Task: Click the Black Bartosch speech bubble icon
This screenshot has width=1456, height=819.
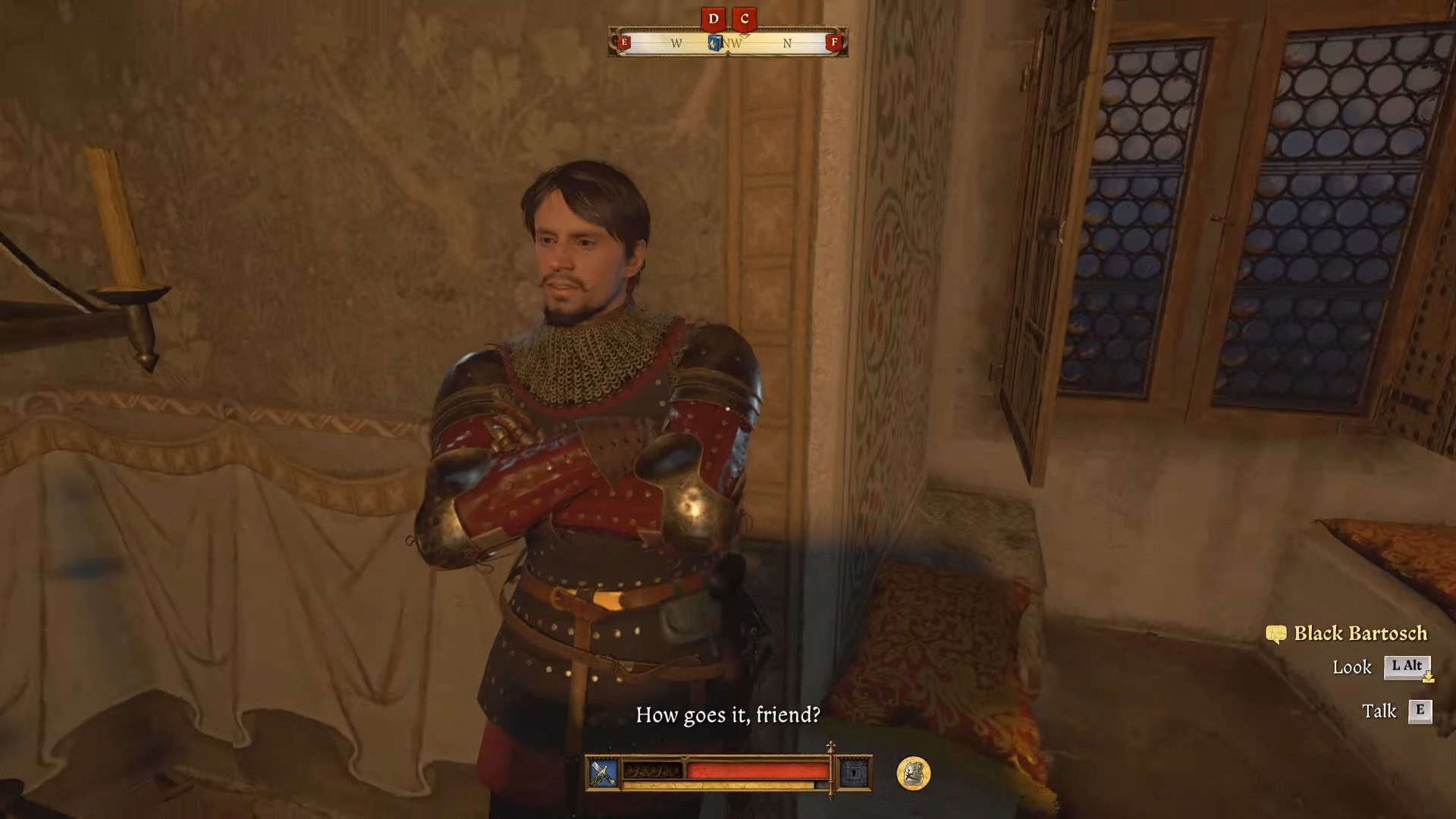Action: click(x=1276, y=634)
